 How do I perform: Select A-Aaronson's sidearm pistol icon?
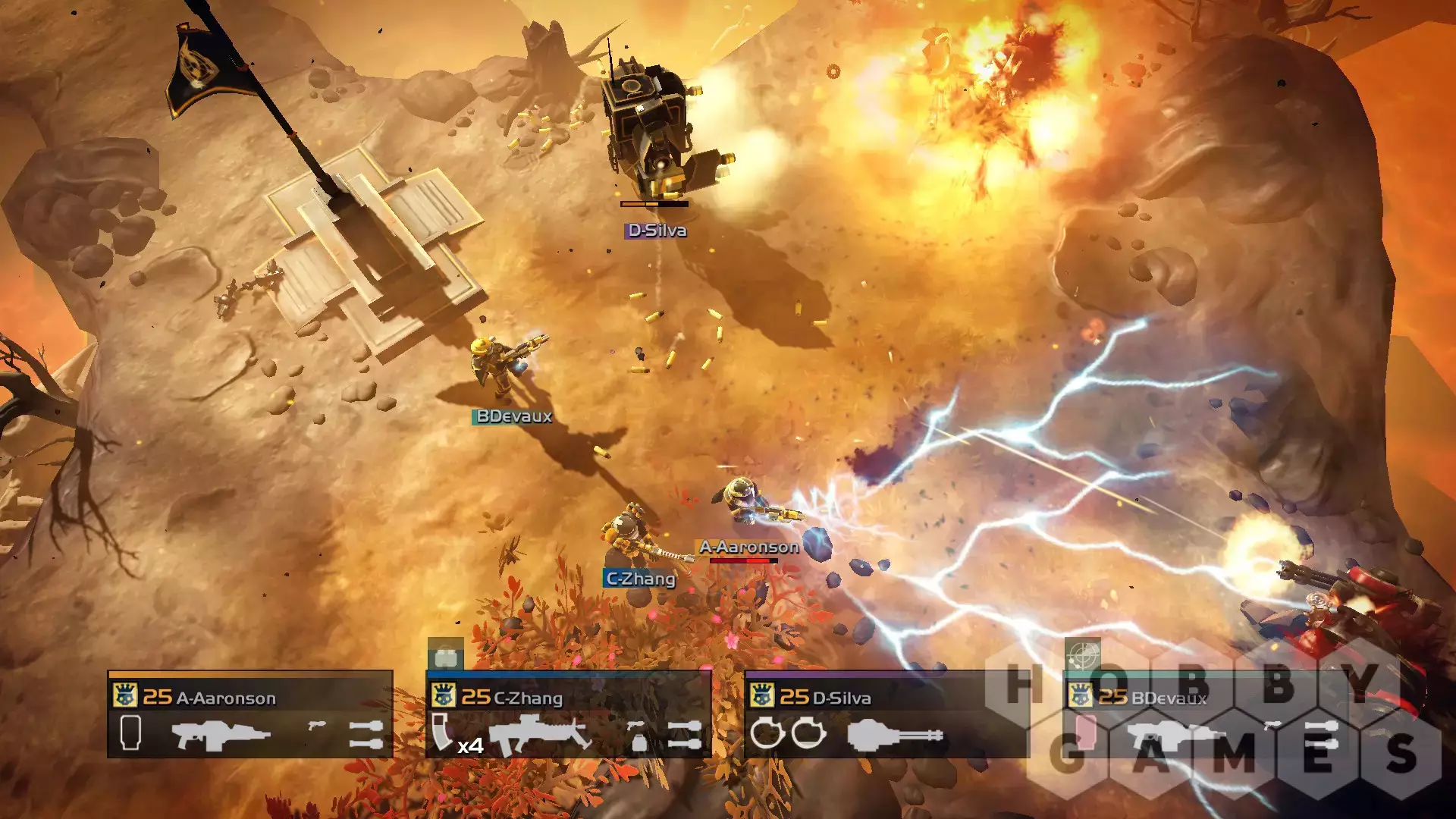coord(317,726)
